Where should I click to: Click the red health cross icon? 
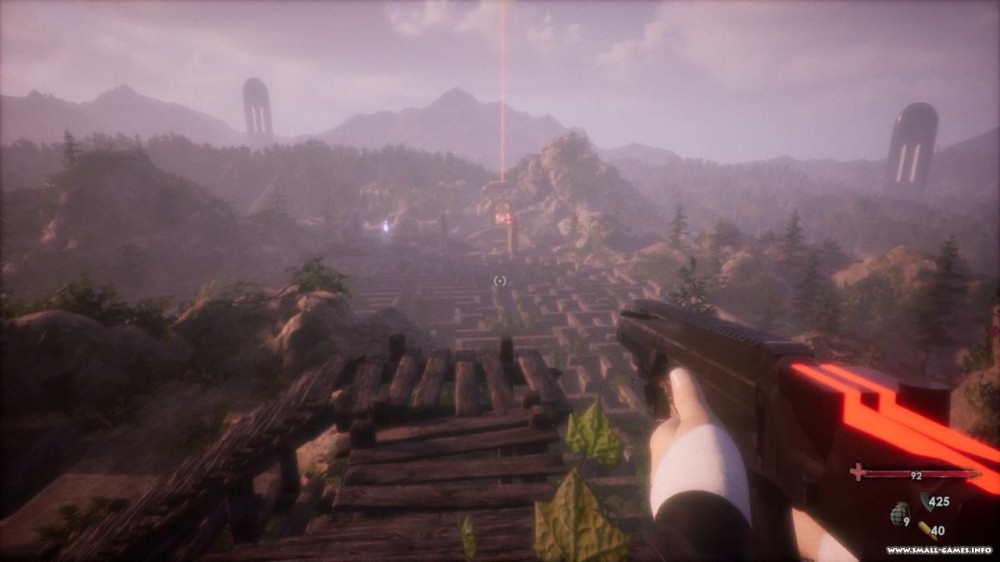[858, 472]
